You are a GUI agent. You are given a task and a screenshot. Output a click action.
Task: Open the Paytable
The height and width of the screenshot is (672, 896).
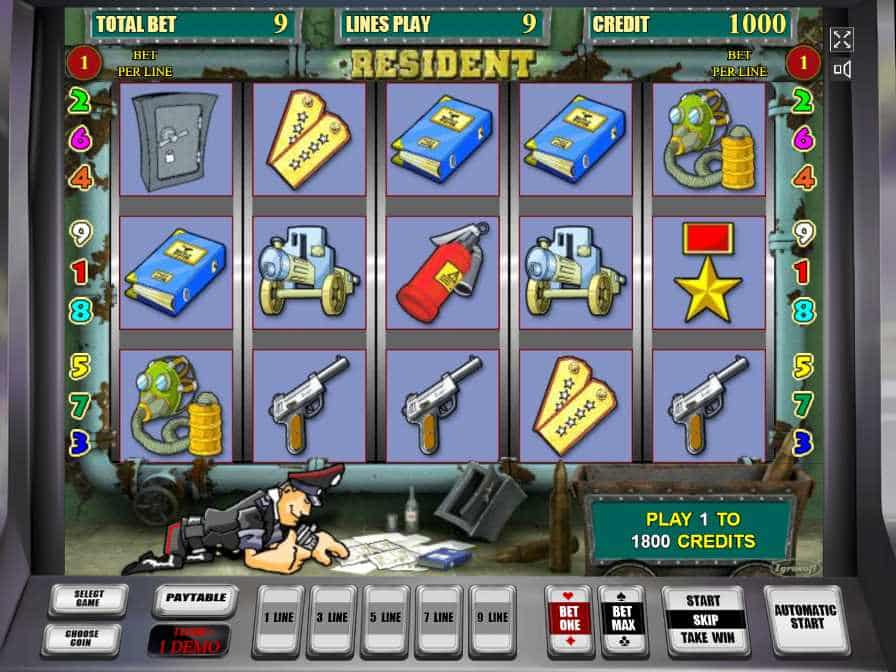tap(195, 599)
